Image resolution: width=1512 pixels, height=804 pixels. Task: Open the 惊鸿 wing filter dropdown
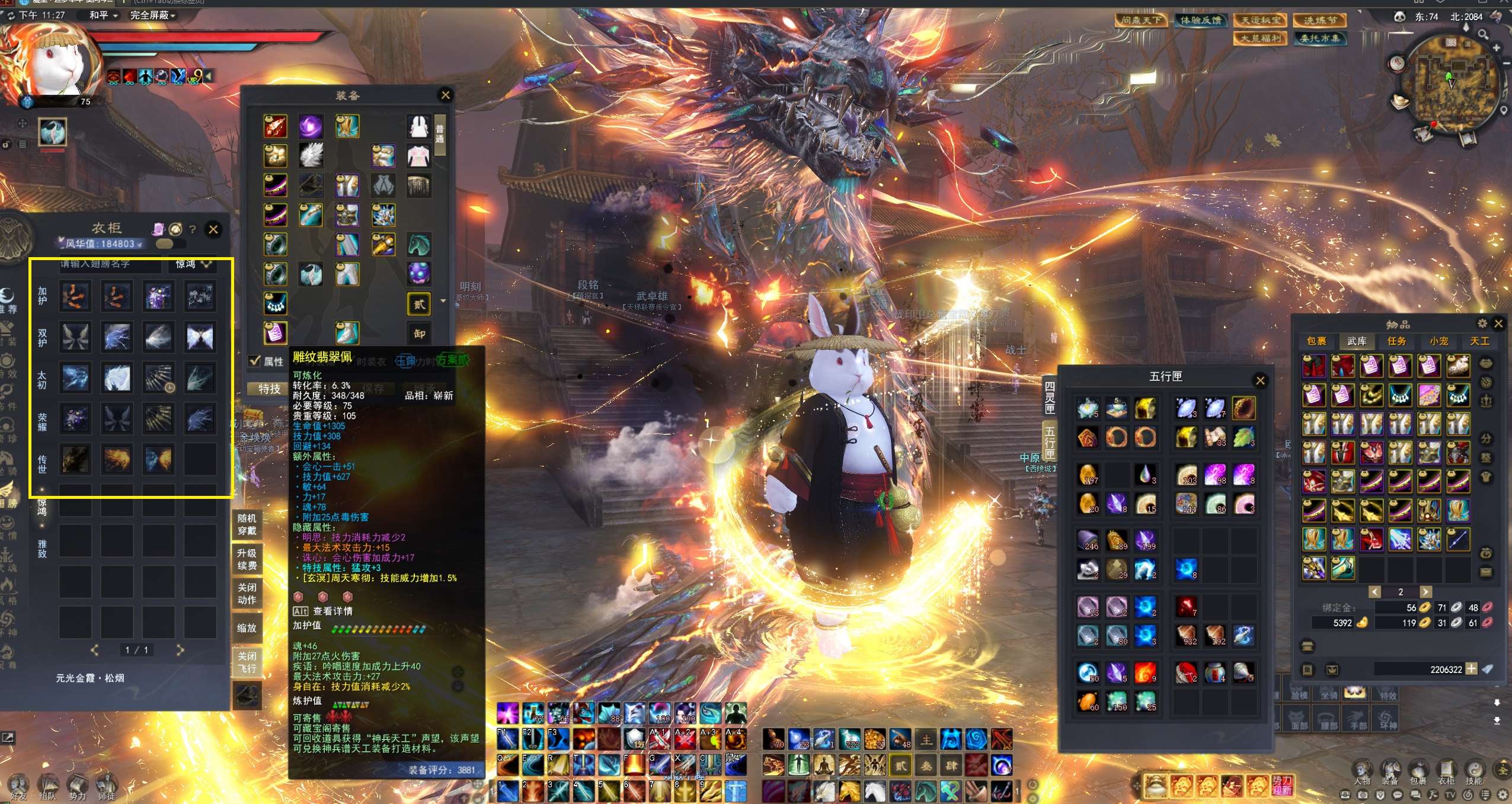tap(193, 264)
